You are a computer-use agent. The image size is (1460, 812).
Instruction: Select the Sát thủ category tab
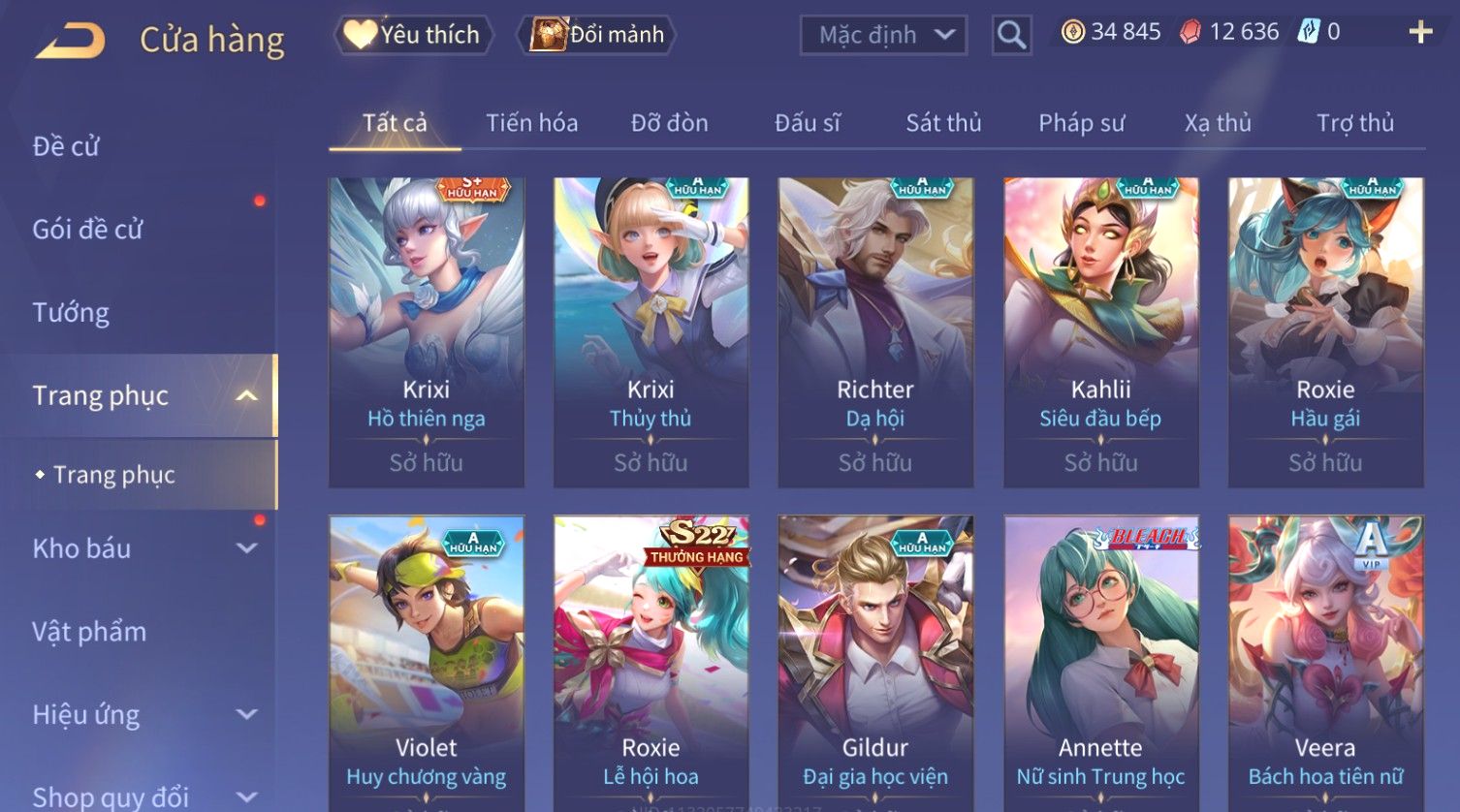pos(943,123)
